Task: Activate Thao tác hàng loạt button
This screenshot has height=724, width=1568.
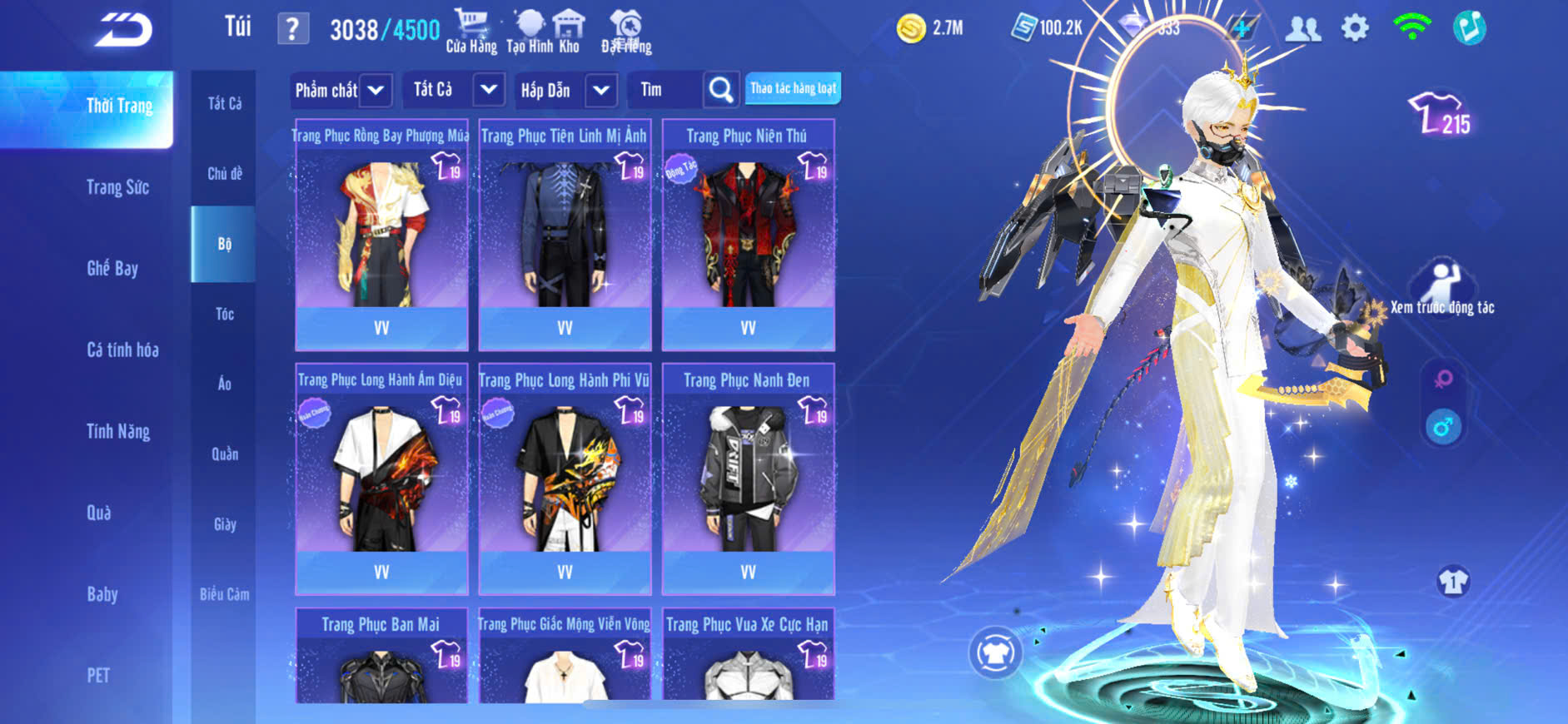Action: pyautogui.click(x=793, y=88)
